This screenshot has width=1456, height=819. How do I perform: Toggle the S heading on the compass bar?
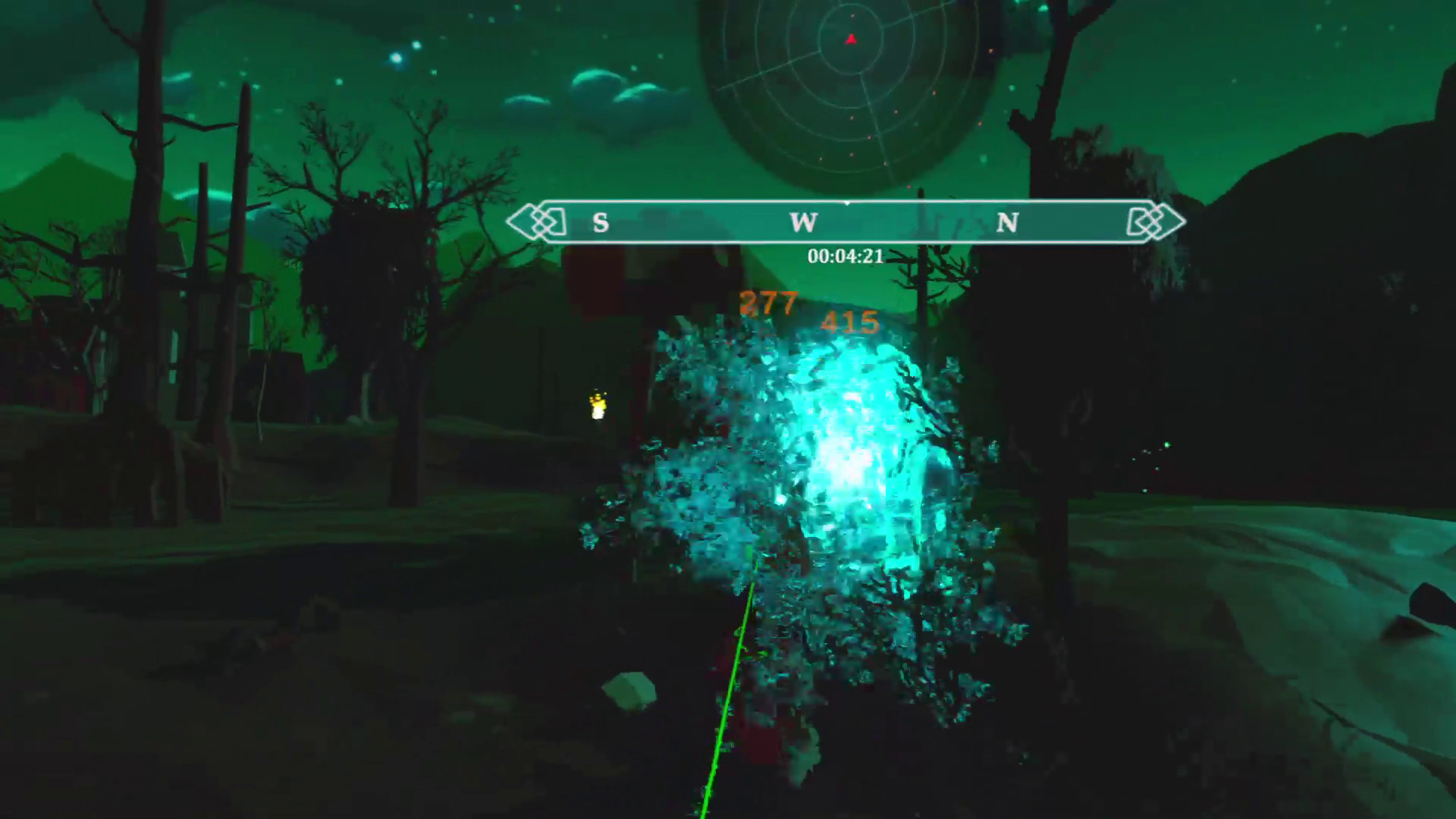[x=600, y=223]
